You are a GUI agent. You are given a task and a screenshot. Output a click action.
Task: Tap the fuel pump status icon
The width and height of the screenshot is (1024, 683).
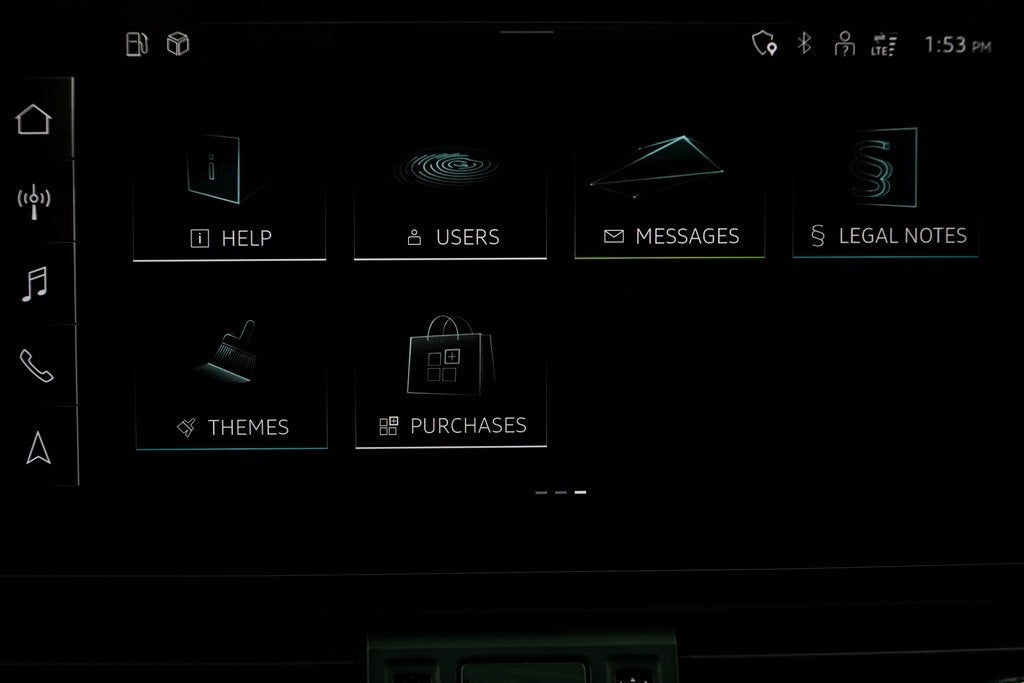(136, 44)
